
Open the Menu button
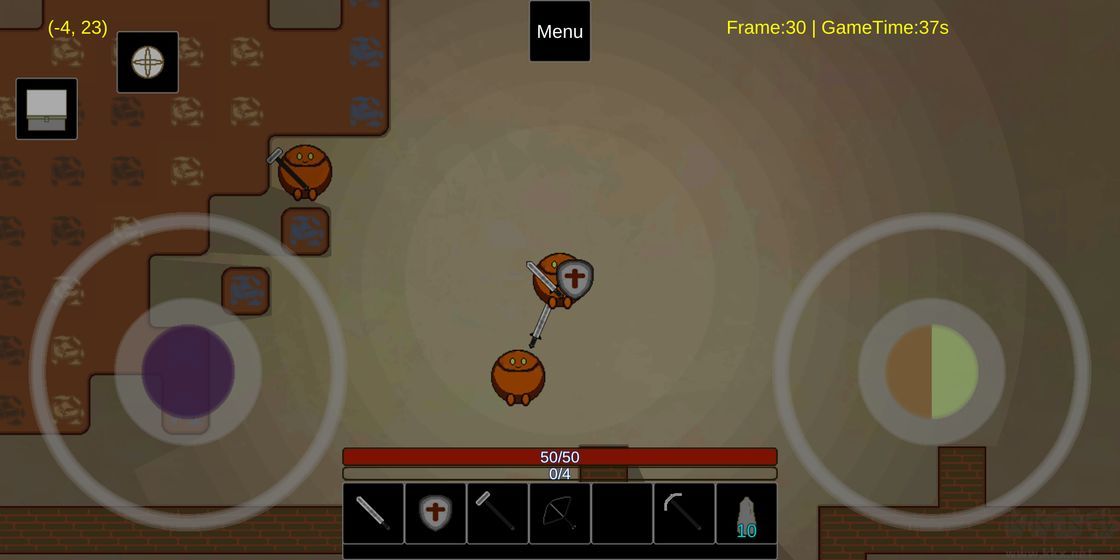(x=560, y=31)
